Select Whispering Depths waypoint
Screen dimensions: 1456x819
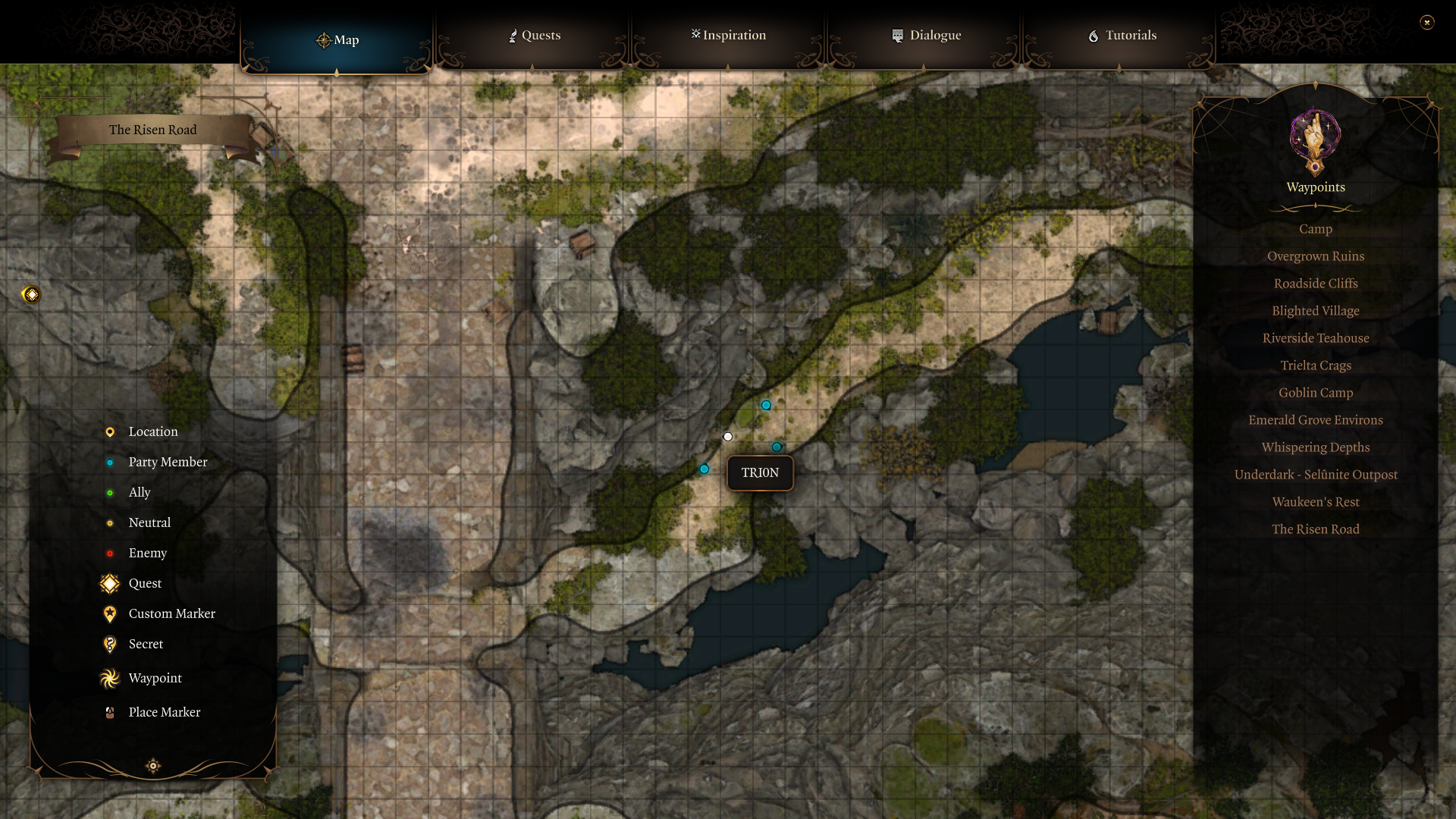point(1315,447)
